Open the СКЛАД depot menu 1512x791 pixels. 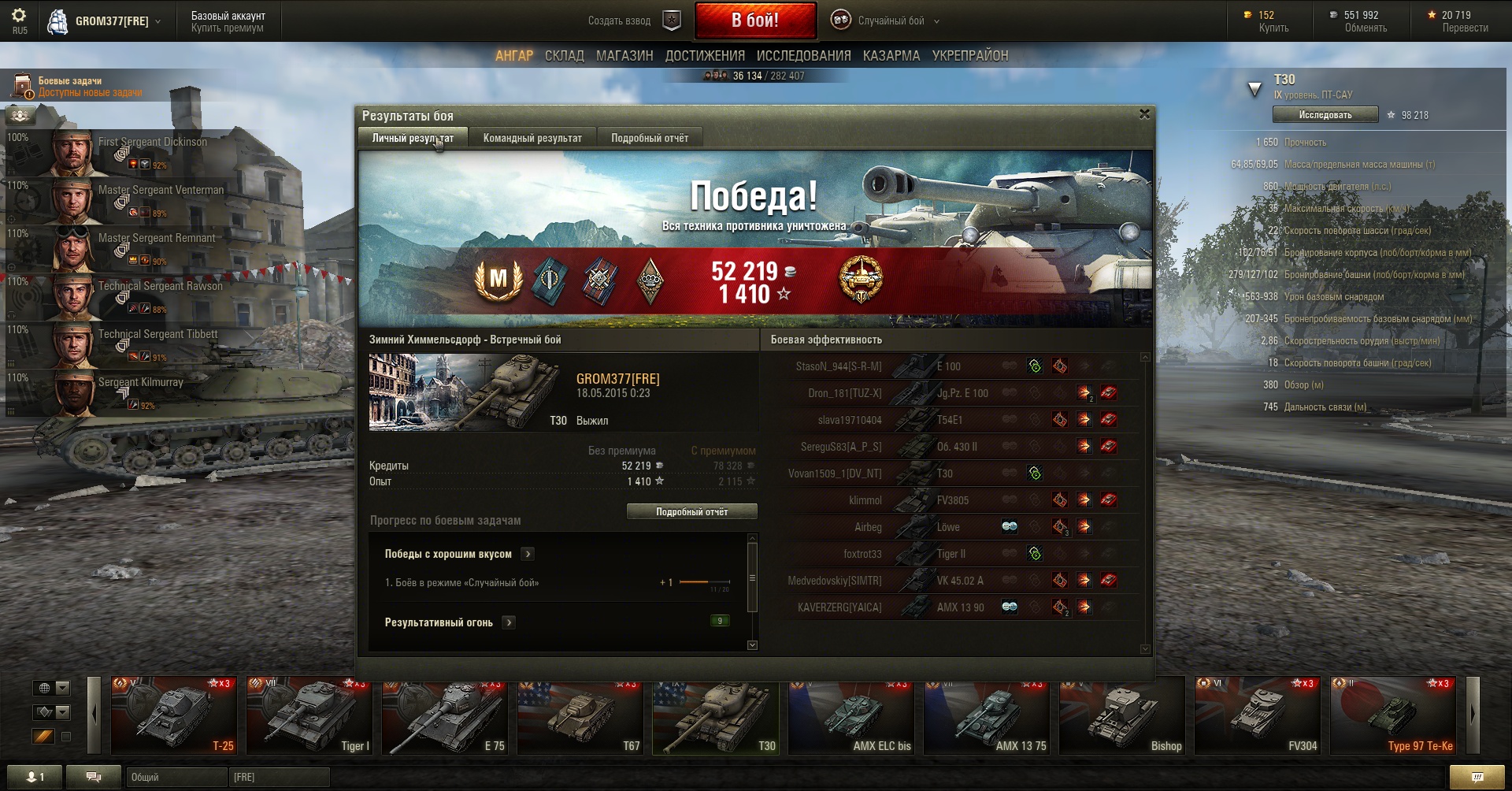pyautogui.click(x=564, y=56)
